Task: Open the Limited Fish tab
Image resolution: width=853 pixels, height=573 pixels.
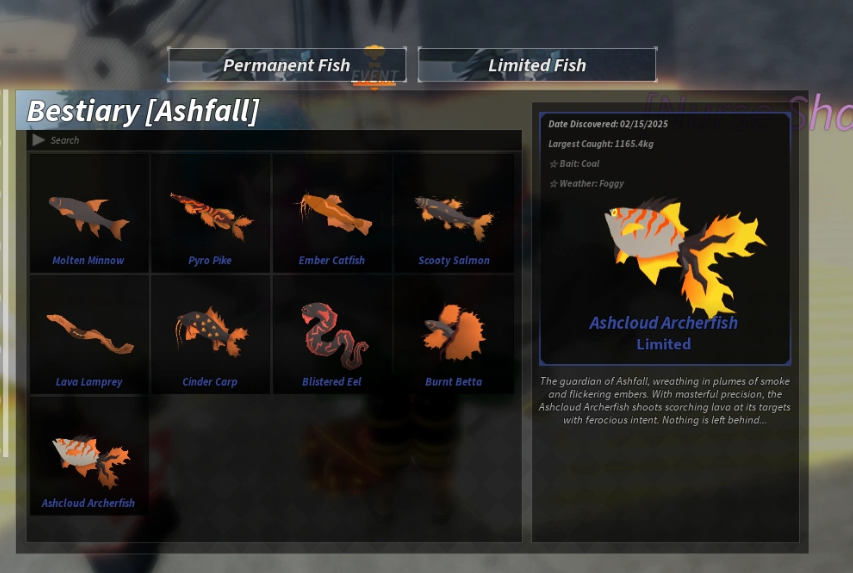Action: click(x=537, y=65)
